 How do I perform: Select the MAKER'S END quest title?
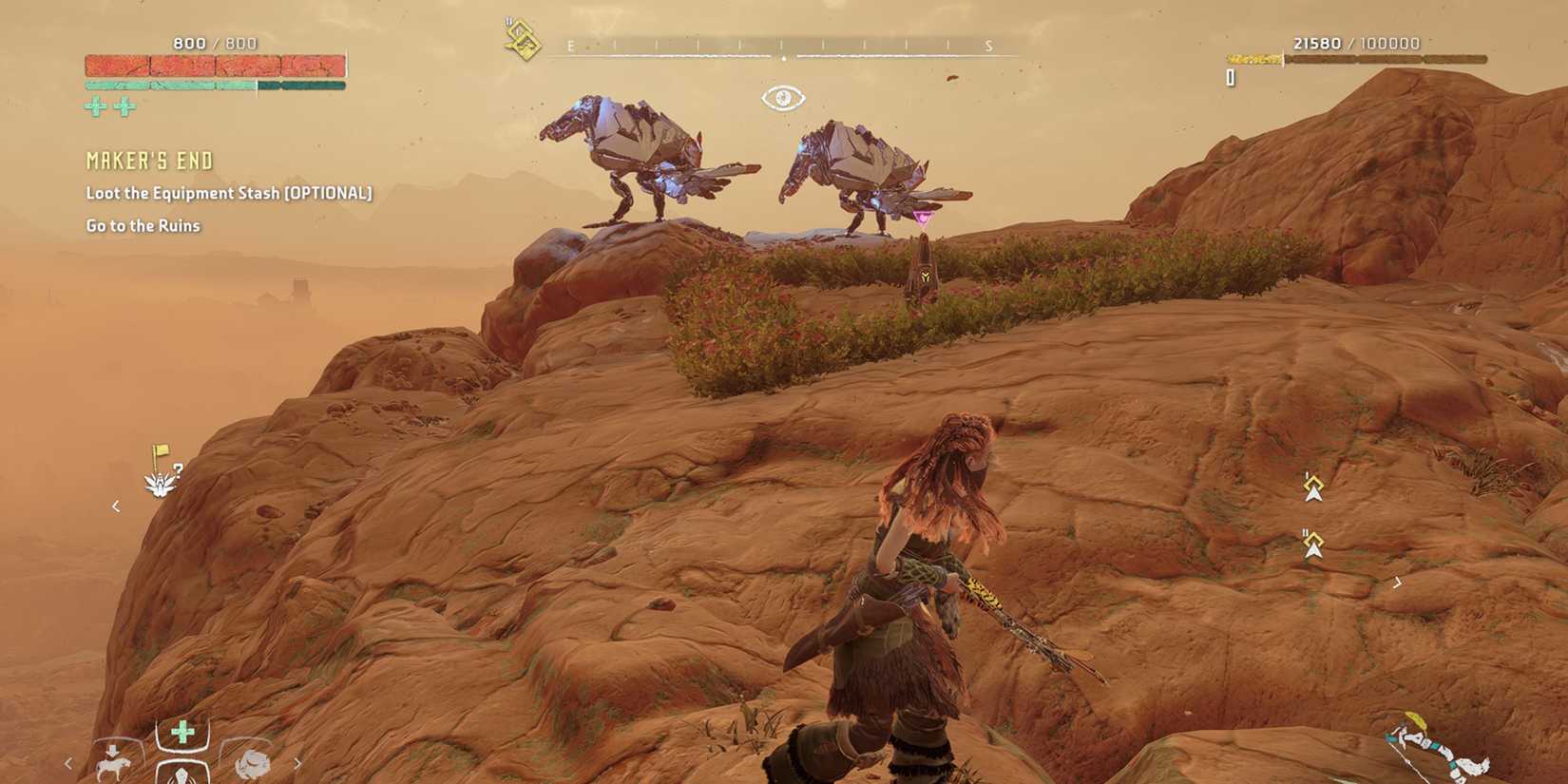148,160
